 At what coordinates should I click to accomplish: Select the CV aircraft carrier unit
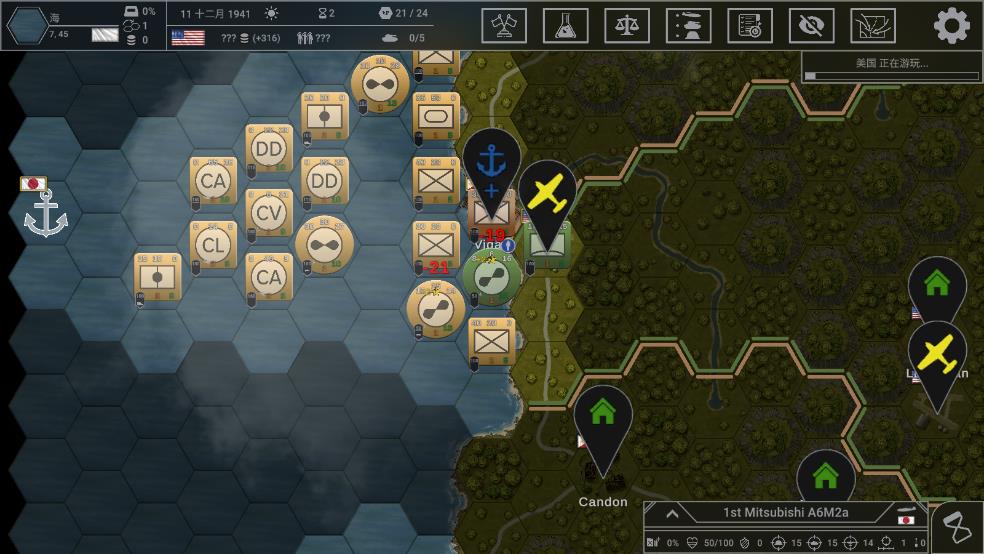[269, 213]
